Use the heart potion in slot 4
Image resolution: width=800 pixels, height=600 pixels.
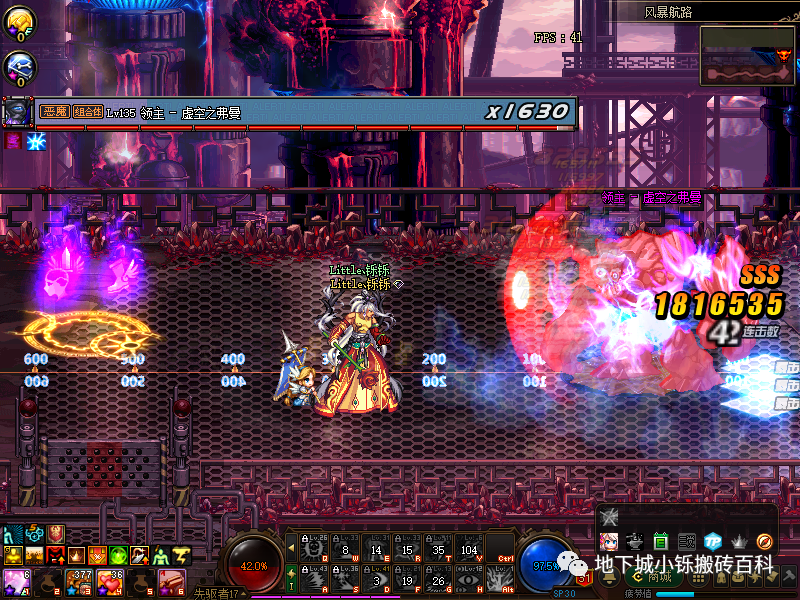(x=108, y=580)
